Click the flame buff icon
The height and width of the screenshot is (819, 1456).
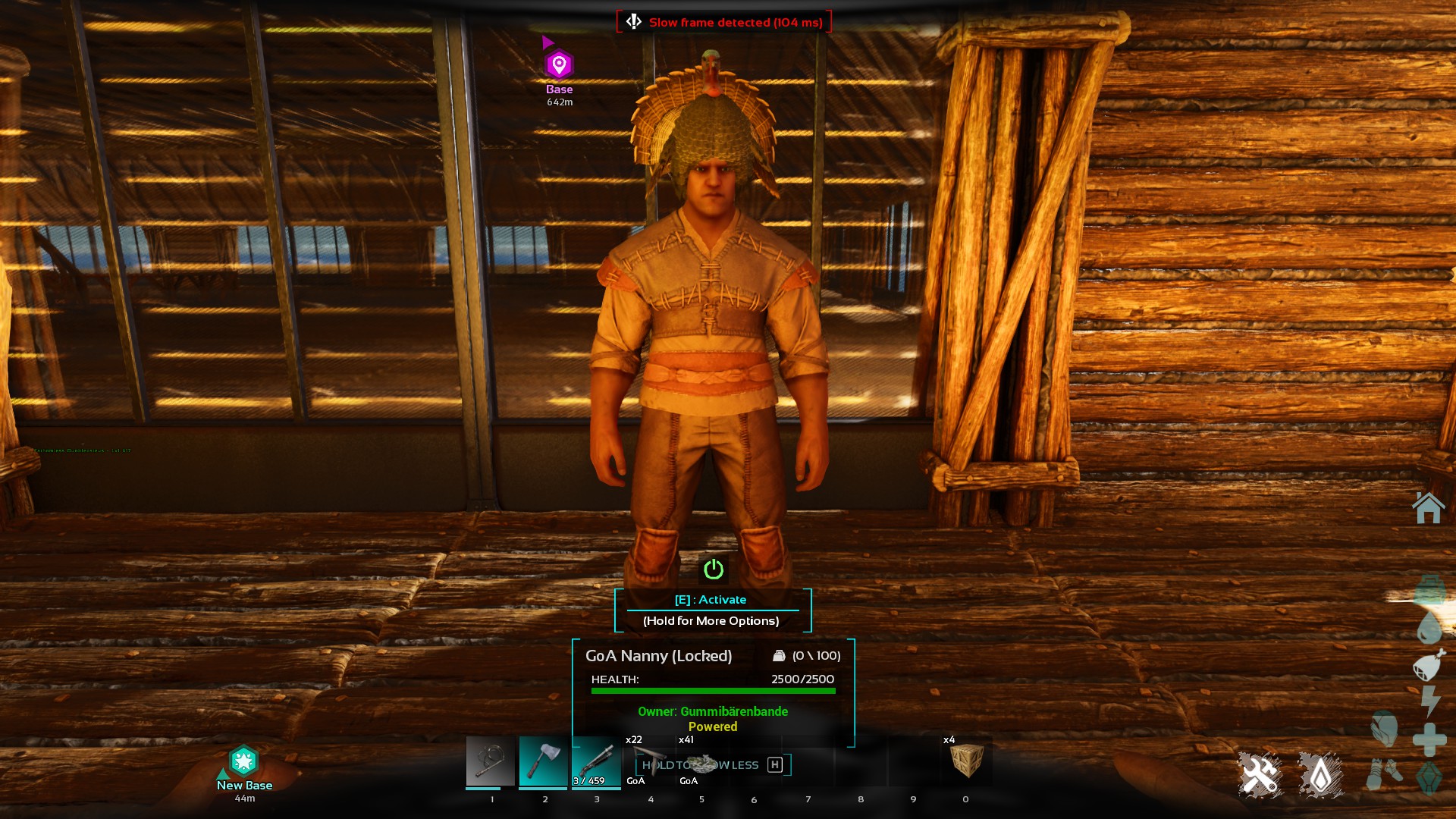point(1320,775)
